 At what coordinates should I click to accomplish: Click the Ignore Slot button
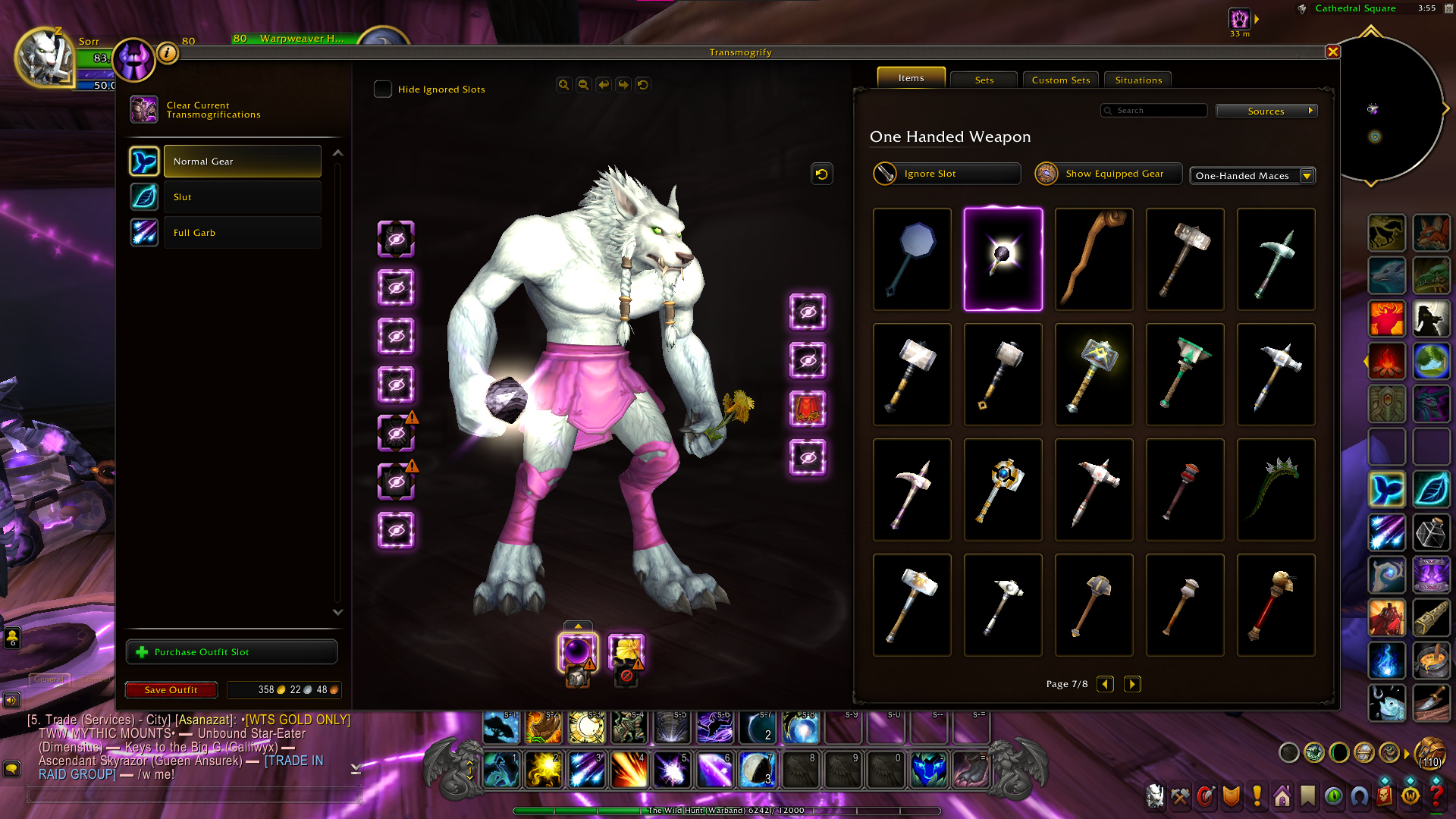pos(946,174)
